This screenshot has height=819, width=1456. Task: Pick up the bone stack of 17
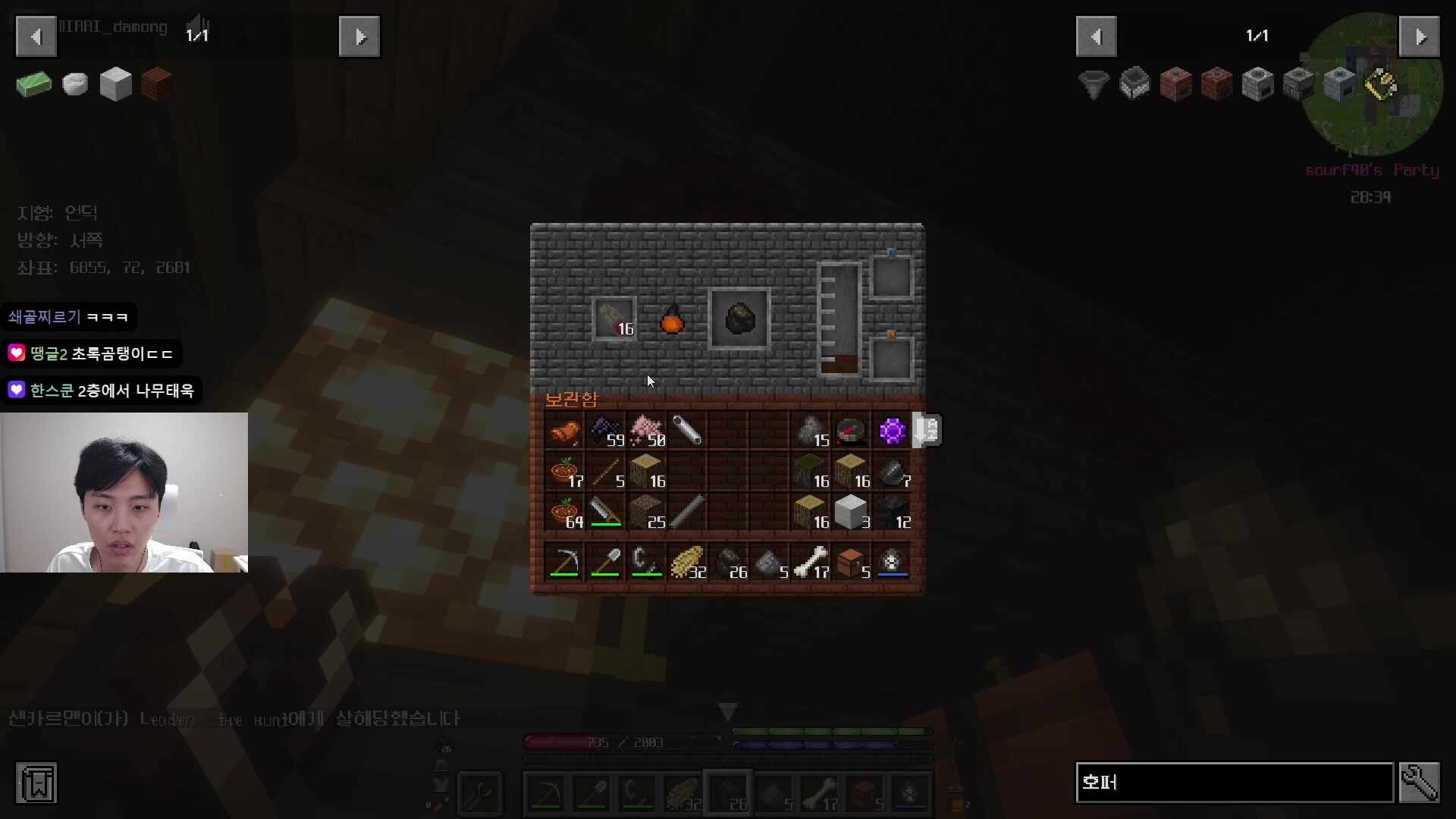(x=811, y=563)
